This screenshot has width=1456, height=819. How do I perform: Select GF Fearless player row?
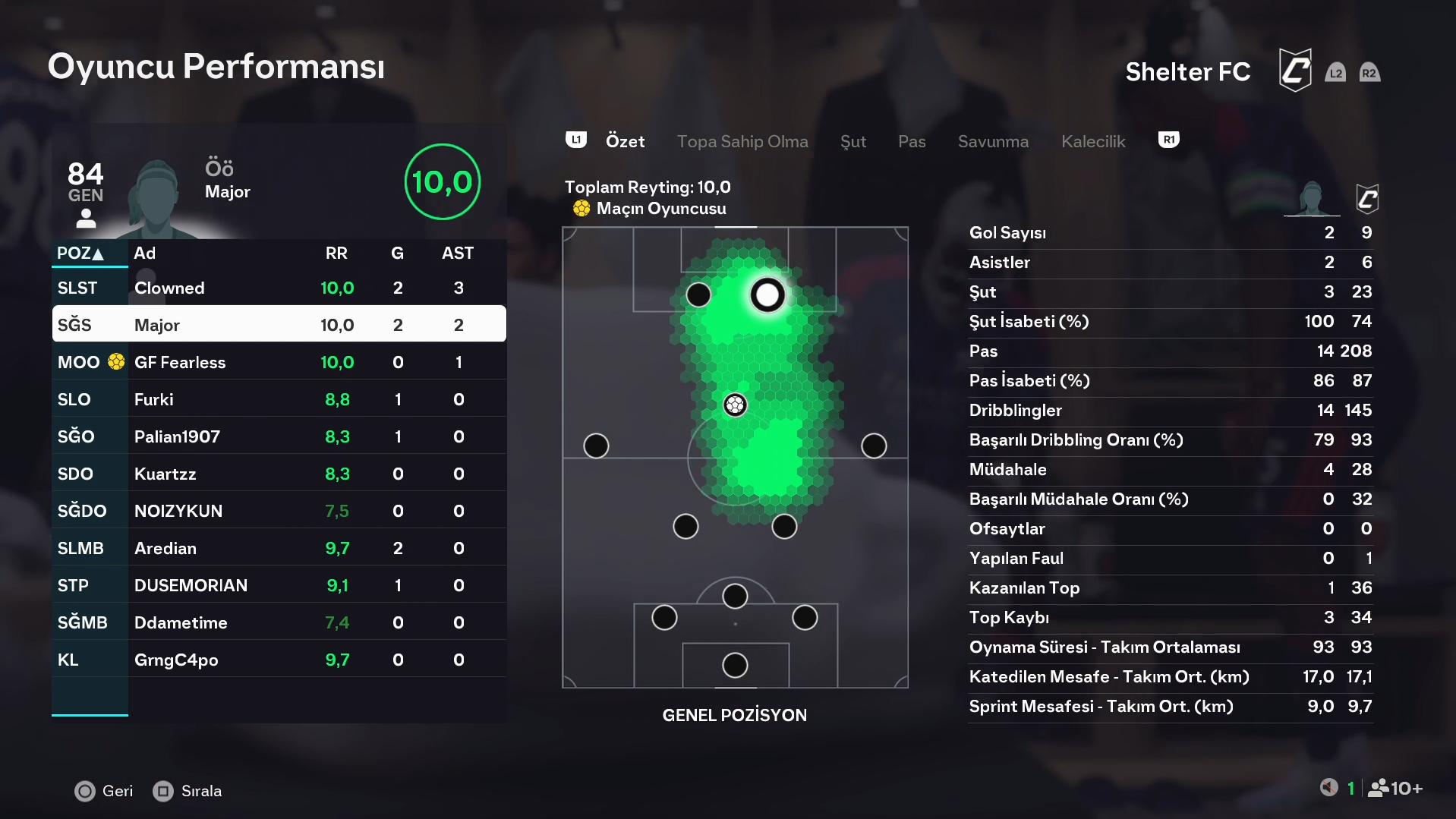click(279, 362)
